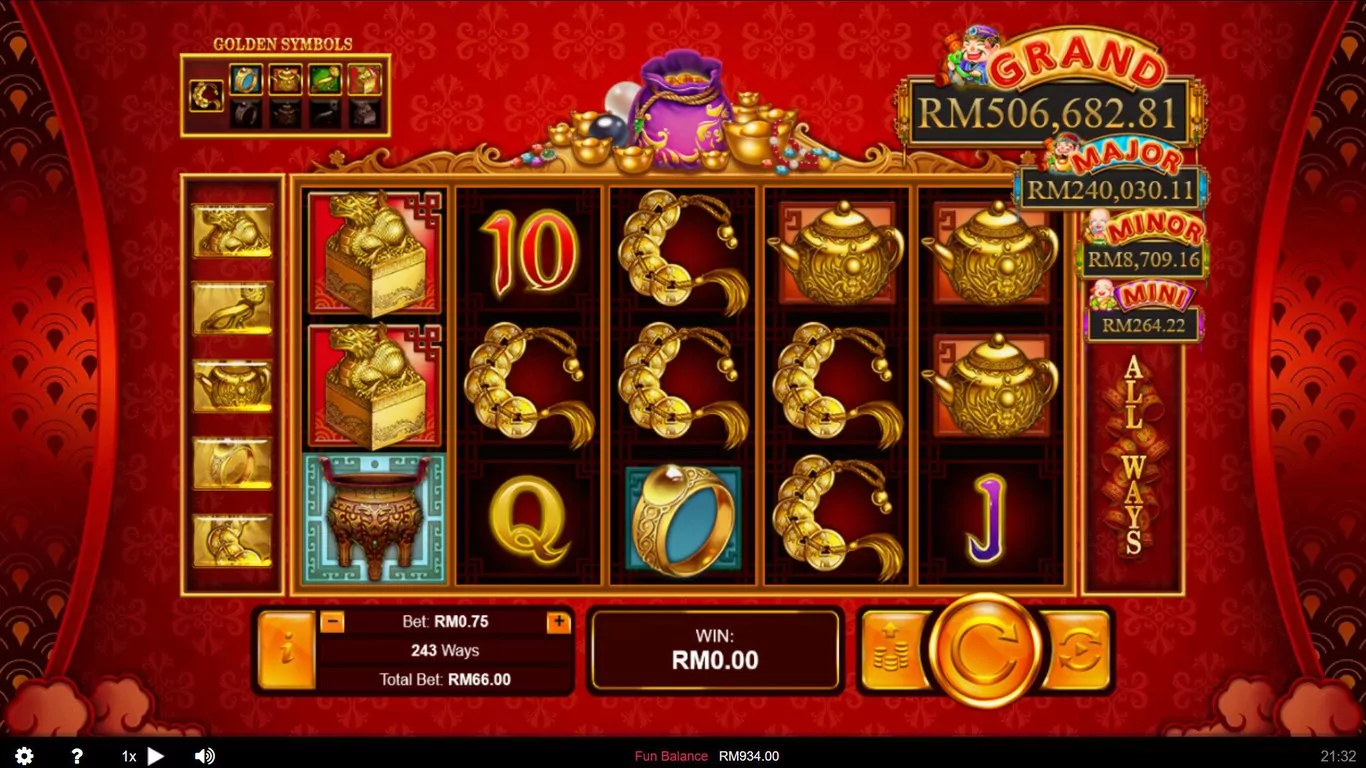Select the lit red dragon seal golden symbol
Image resolution: width=1366 pixels, height=768 pixels.
[x=364, y=79]
